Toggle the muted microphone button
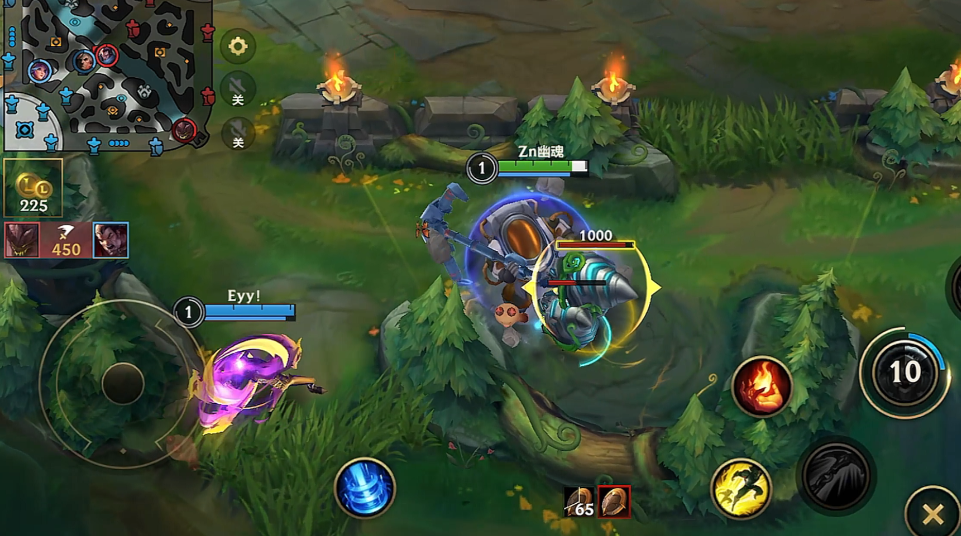 238,131
